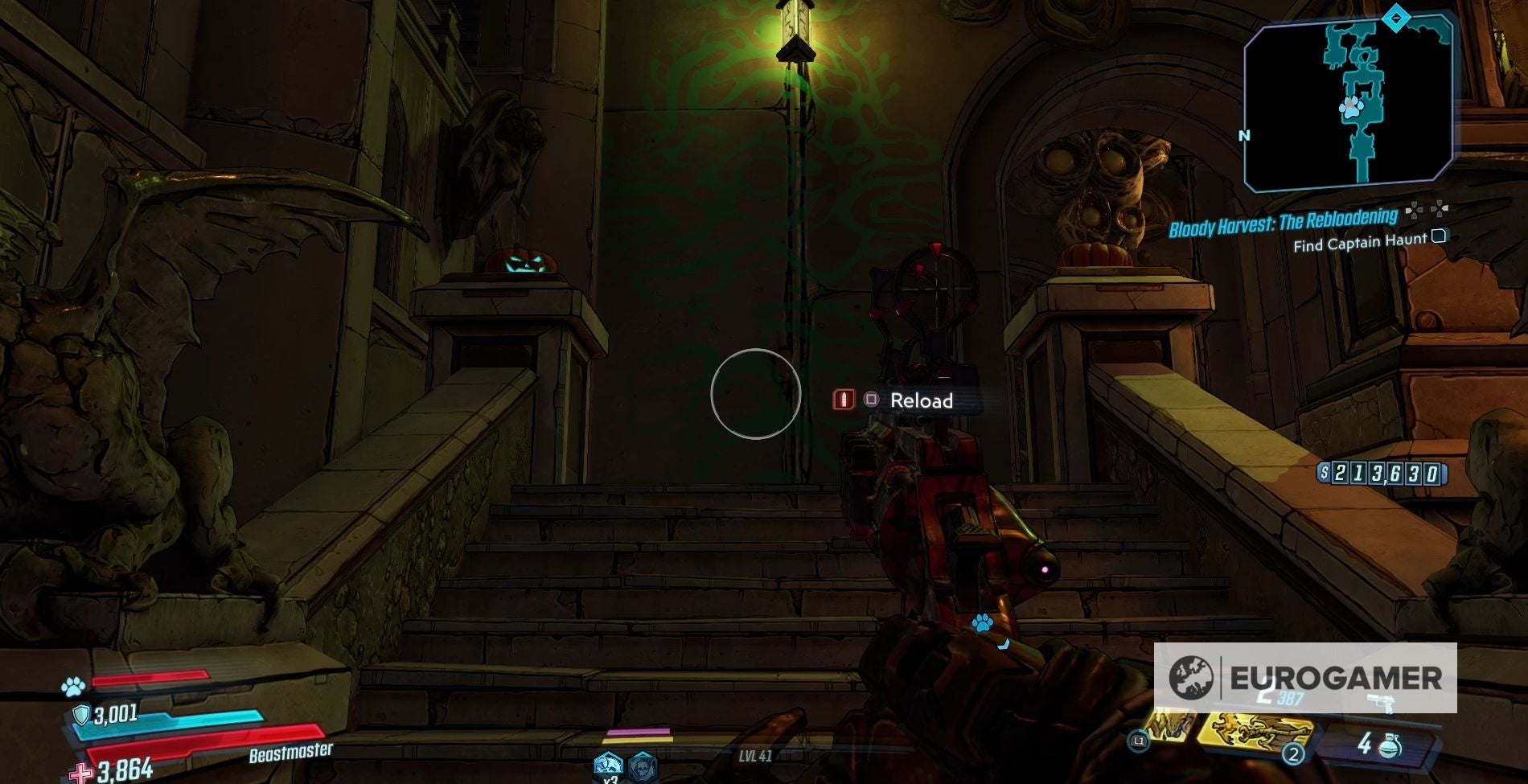Toggle the square button icon beside Reload
This screenshot has height=784, width=1528.
click(x=873, y=400)
